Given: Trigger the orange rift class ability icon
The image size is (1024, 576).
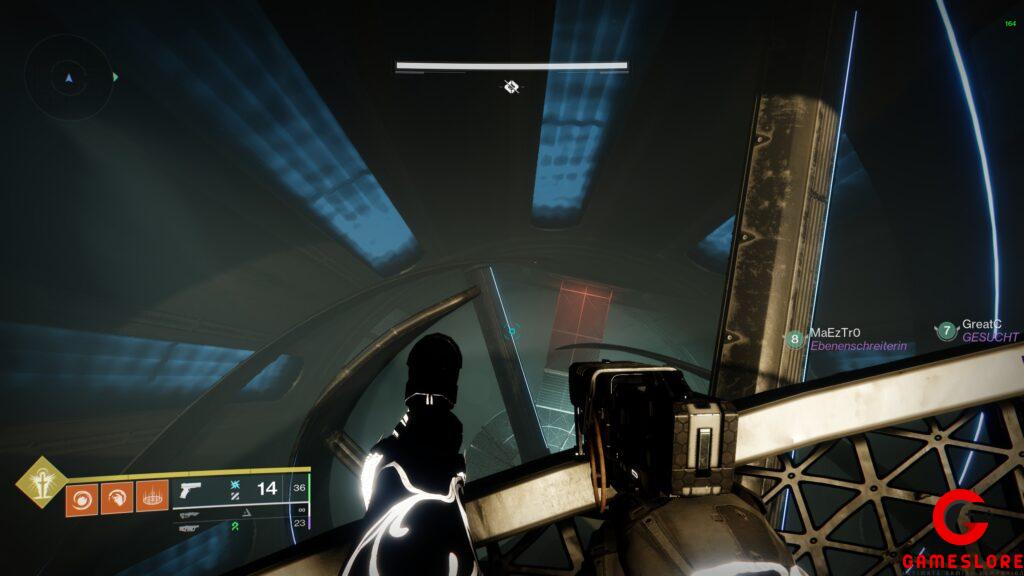Looking at the screenshot, I should [x=151, y=496].
